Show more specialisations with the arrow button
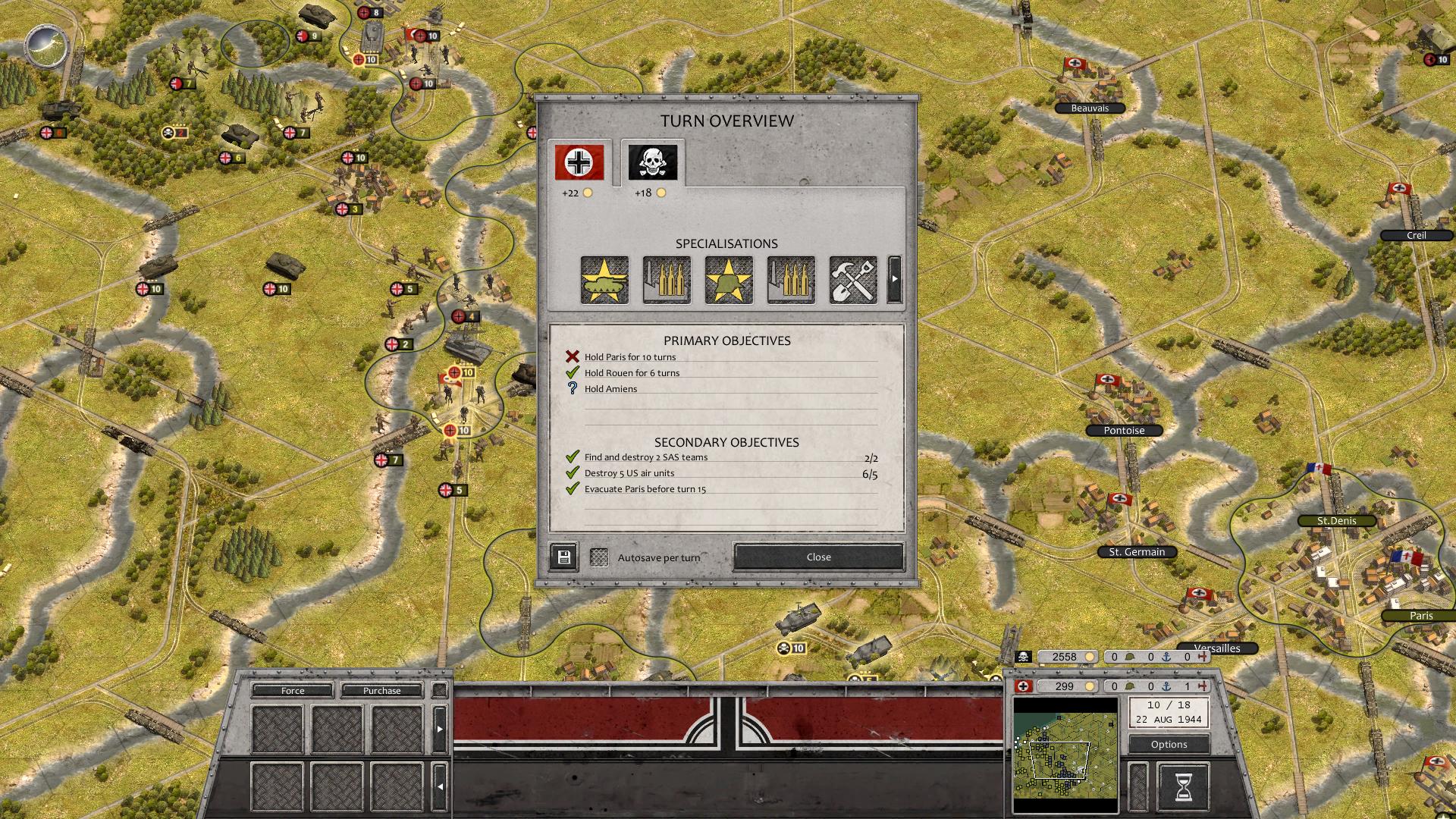This screenshot has width=1456, height=819. coord(895,280)
